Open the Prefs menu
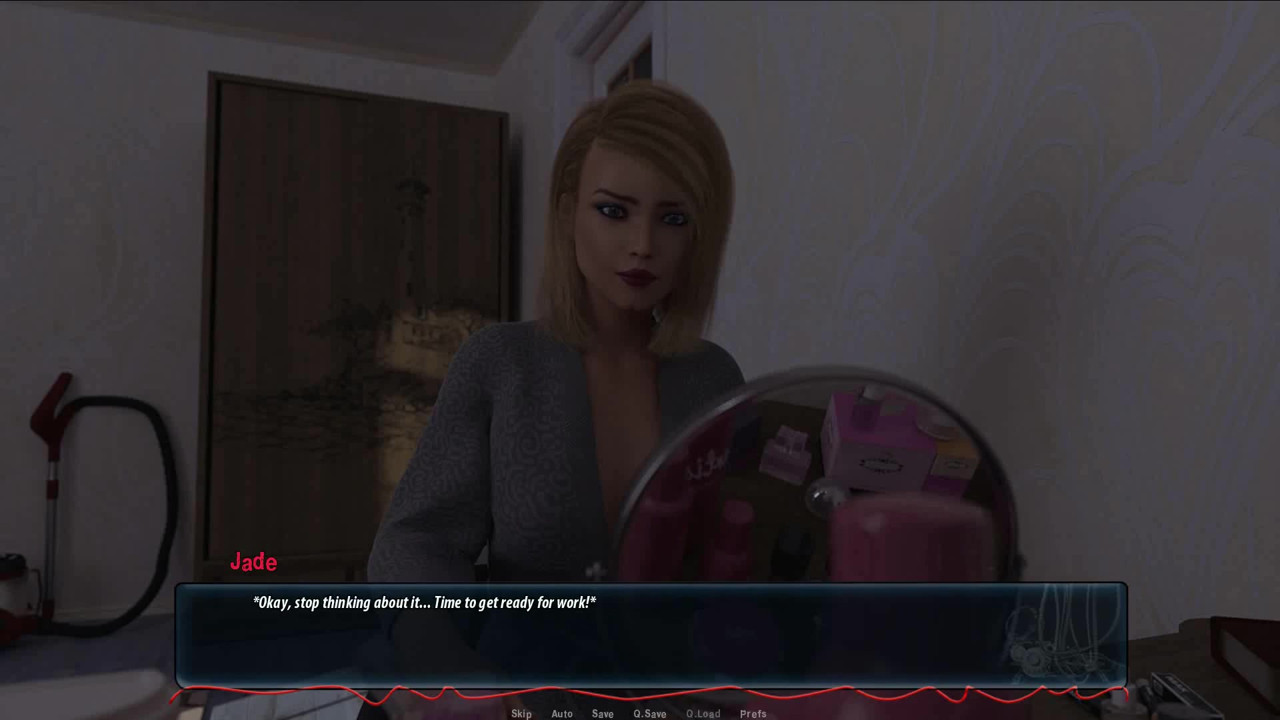The image size is (1280, 720). pyautogui.click(x=753, y=713)
